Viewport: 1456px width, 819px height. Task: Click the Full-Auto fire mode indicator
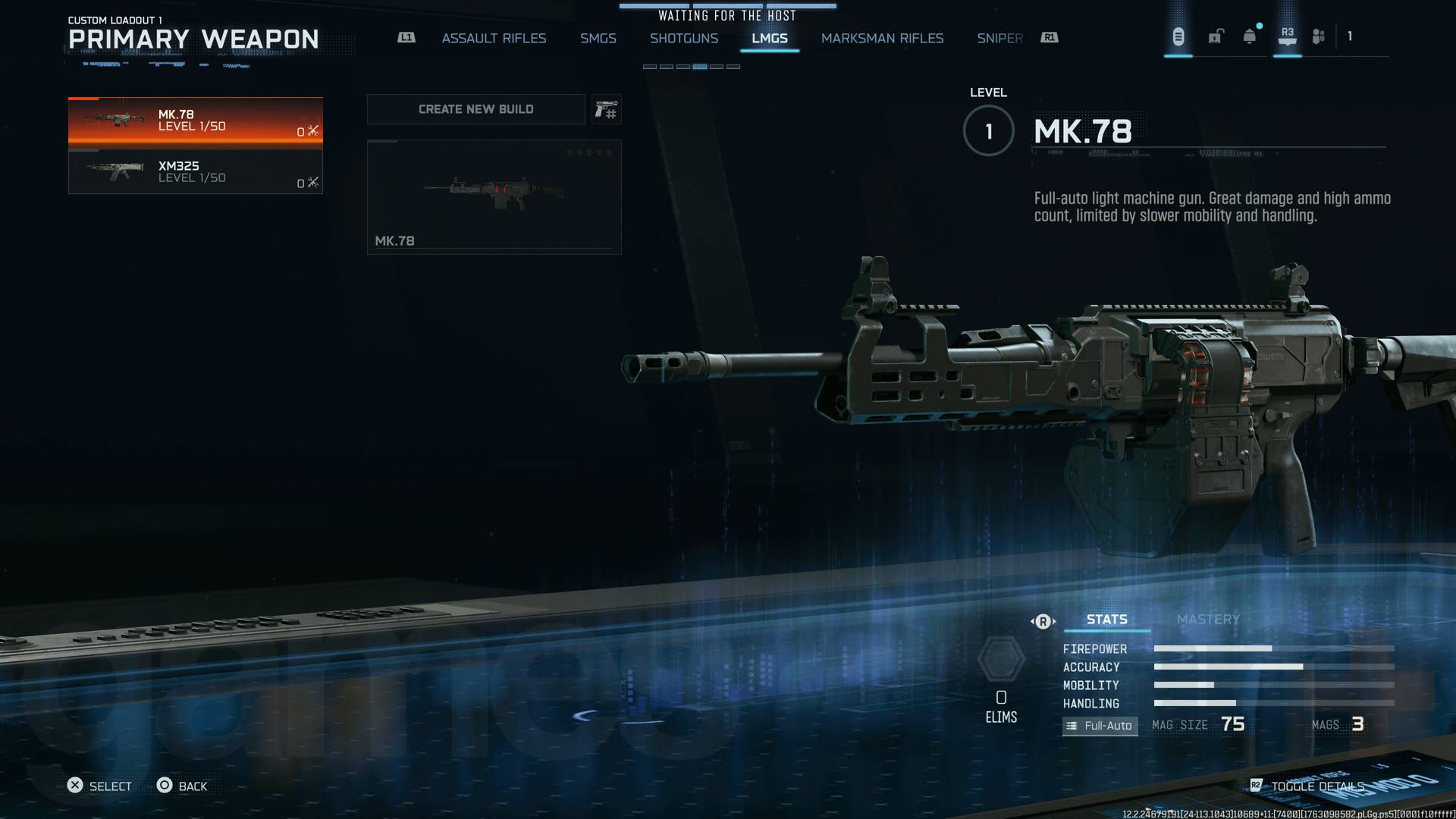1100,726
